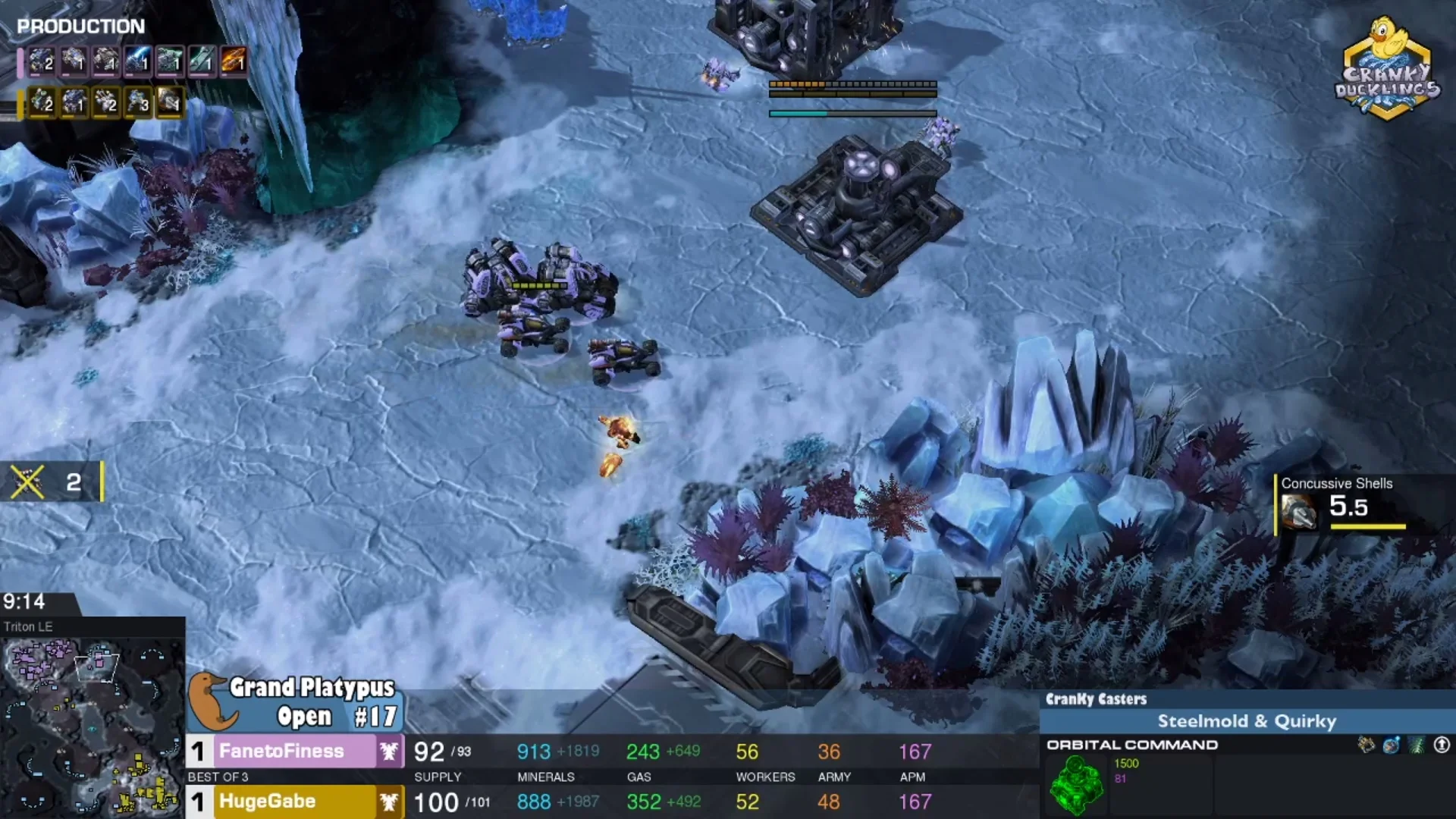The height and width of the screenshot is (819, 1456).
Task: Click the Grand Platypus Open banner
Action: pyautogui.click(x=296, y=702)
